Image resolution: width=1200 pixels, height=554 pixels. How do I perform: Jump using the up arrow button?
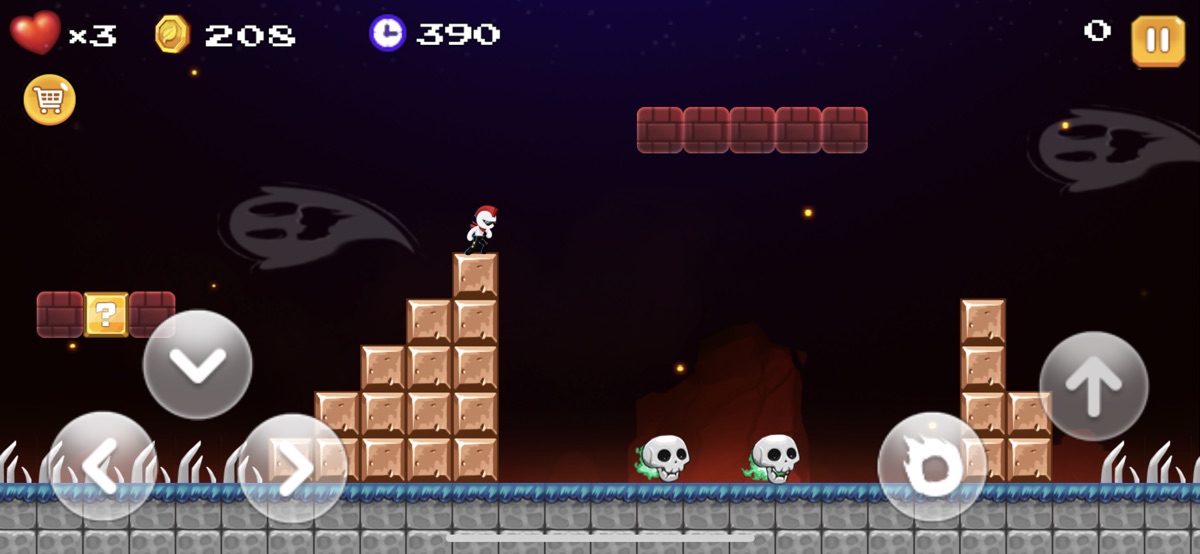pos(1093,386)
